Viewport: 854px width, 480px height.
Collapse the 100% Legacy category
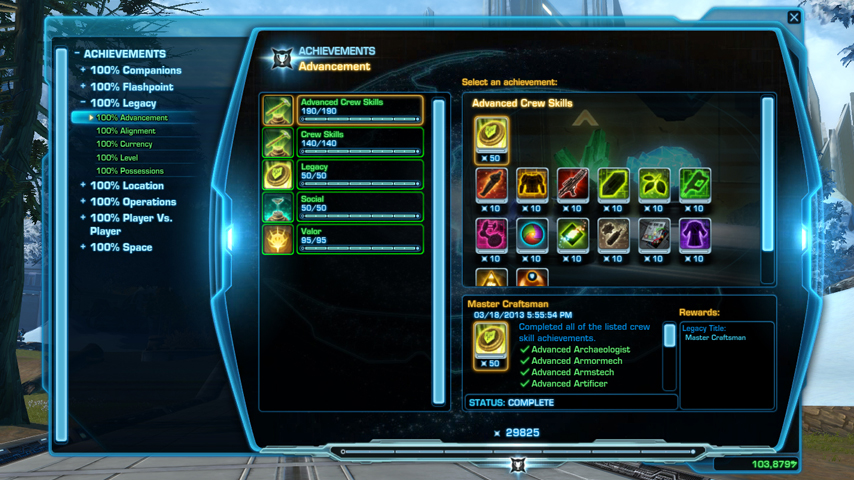click(123, 103)
